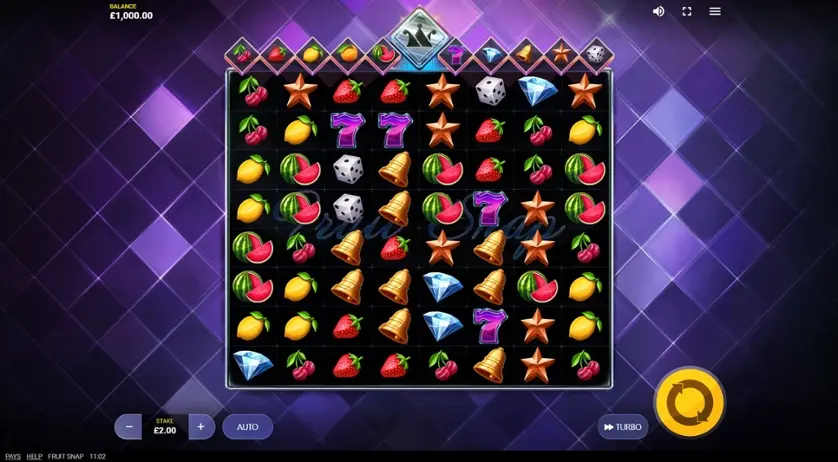Toggle Turbo mode
The height and width of the screenshot is (462, 838).
pyautogui.click(x=623, y=427)
